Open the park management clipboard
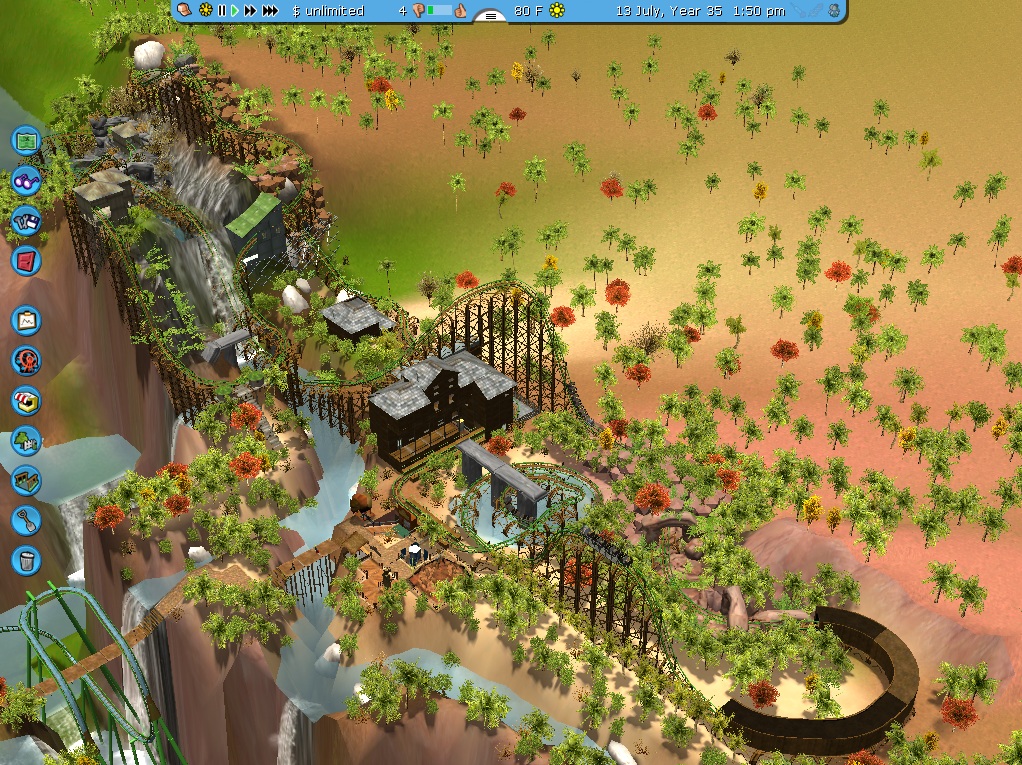This screenshot has height=765, width=1022. 26,320
